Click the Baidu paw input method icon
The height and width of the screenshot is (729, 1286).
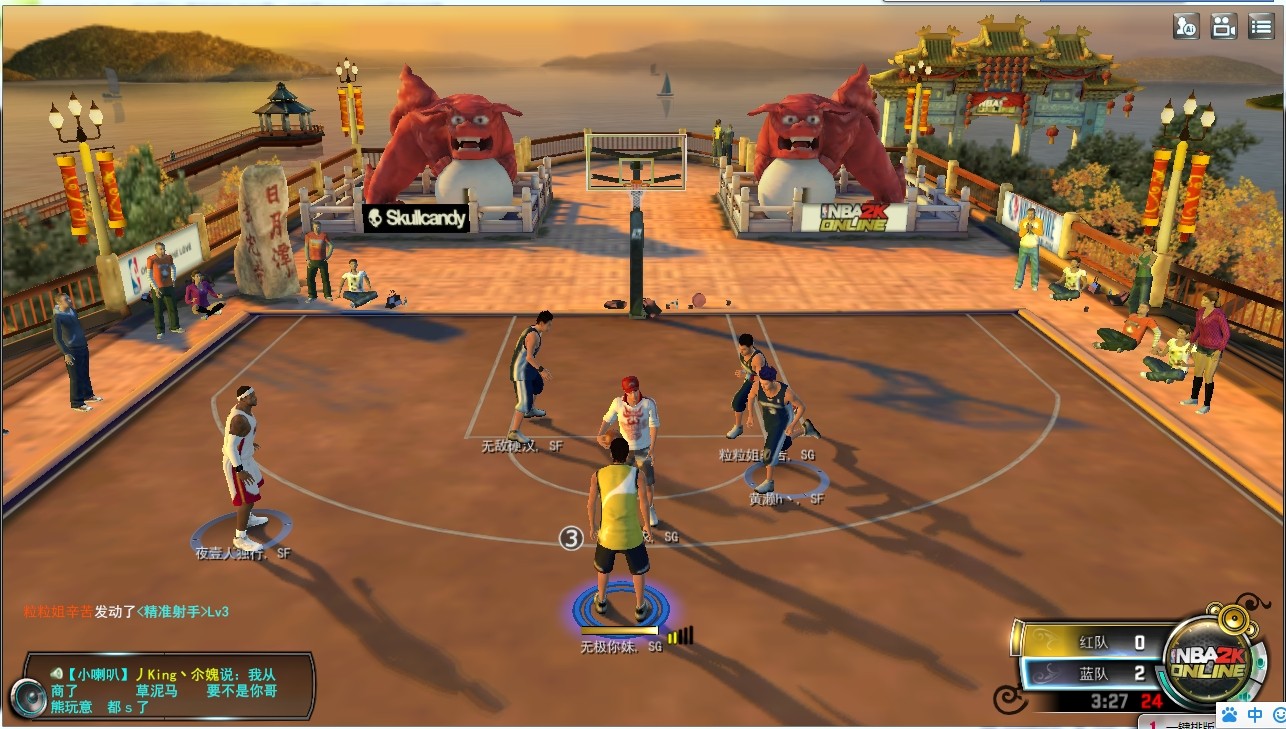[x=1229, y=714]
